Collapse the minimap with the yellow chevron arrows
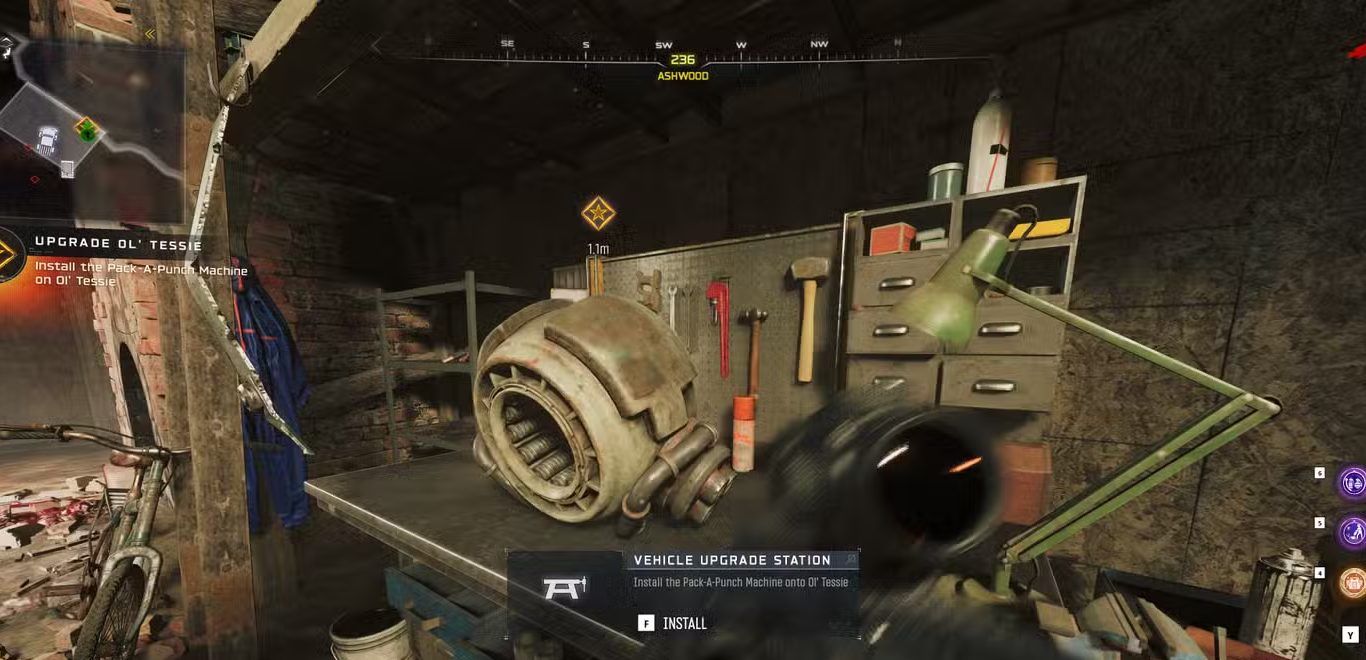 [150, 34]
